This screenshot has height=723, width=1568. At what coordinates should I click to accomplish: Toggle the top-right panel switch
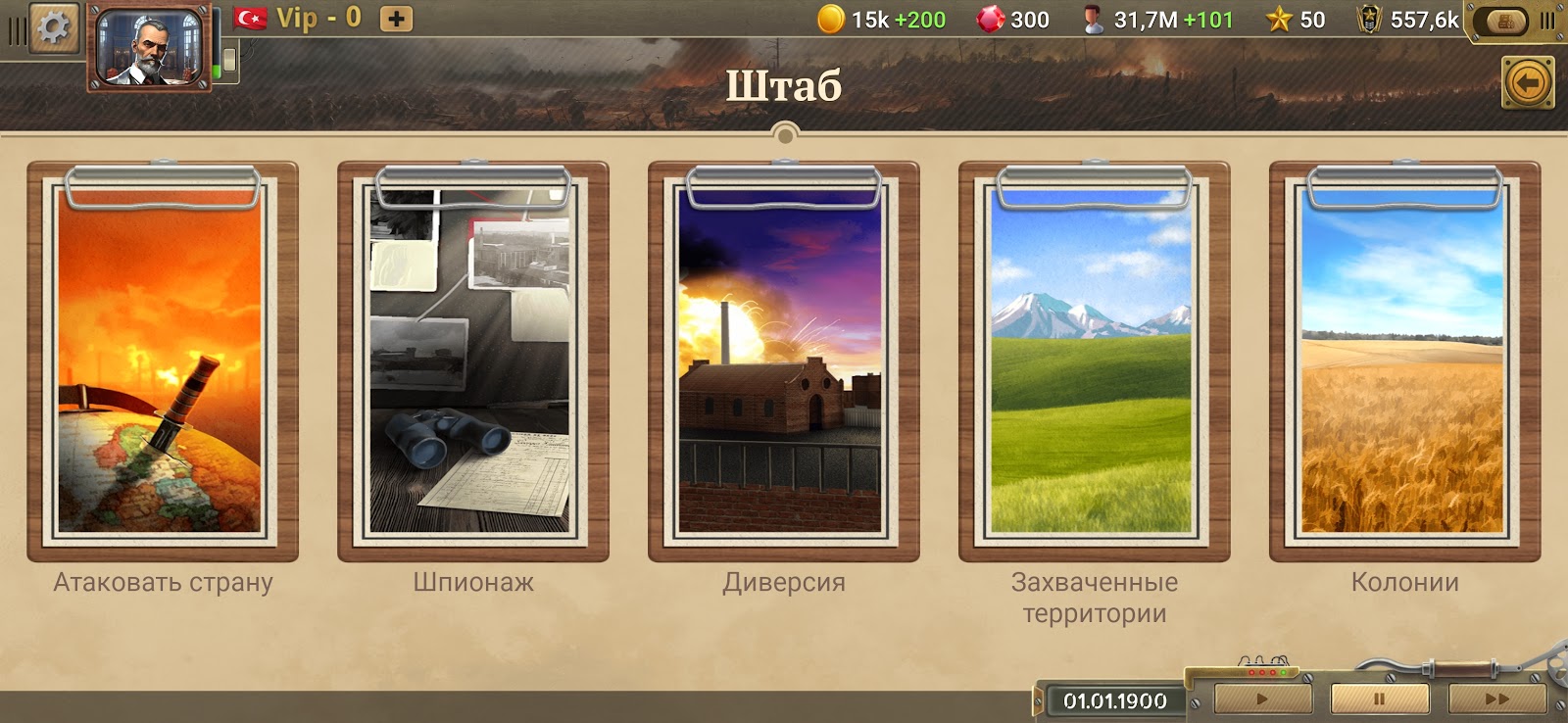[1507, 21]
